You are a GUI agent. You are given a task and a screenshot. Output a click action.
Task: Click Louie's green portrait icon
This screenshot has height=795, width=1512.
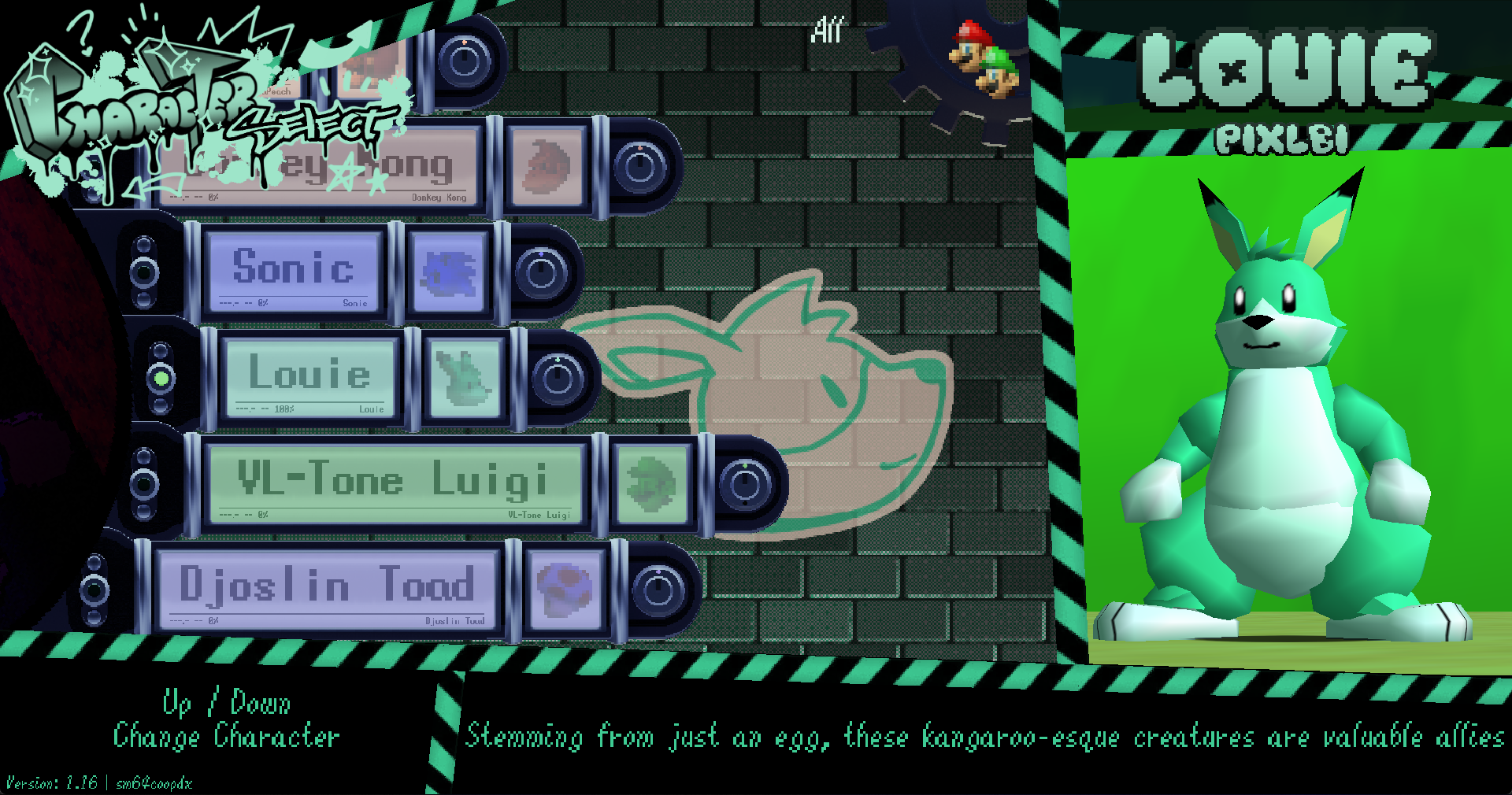(x=465, y=378)
